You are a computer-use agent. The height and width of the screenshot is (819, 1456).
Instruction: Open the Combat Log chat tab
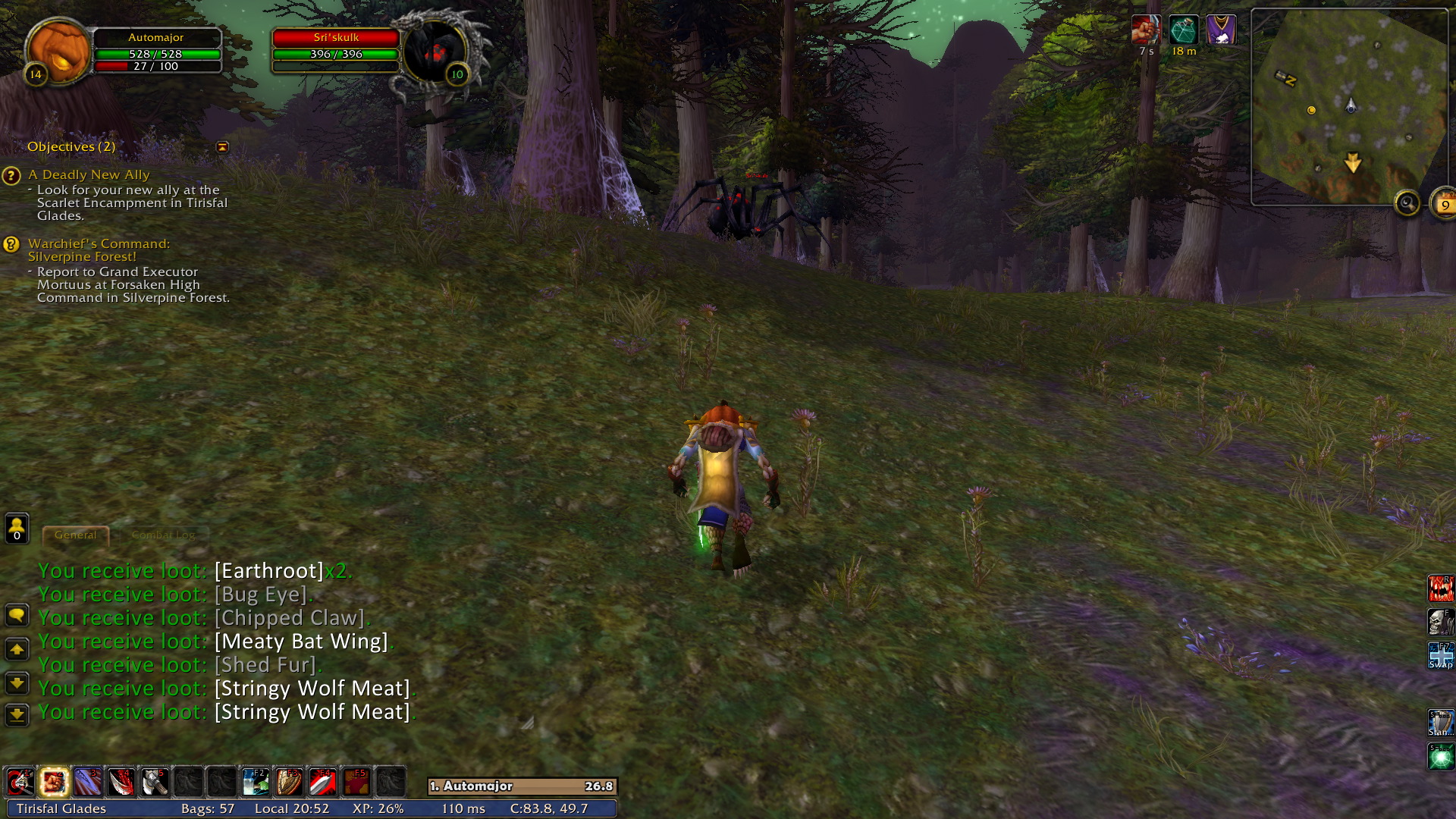point(163,535)
